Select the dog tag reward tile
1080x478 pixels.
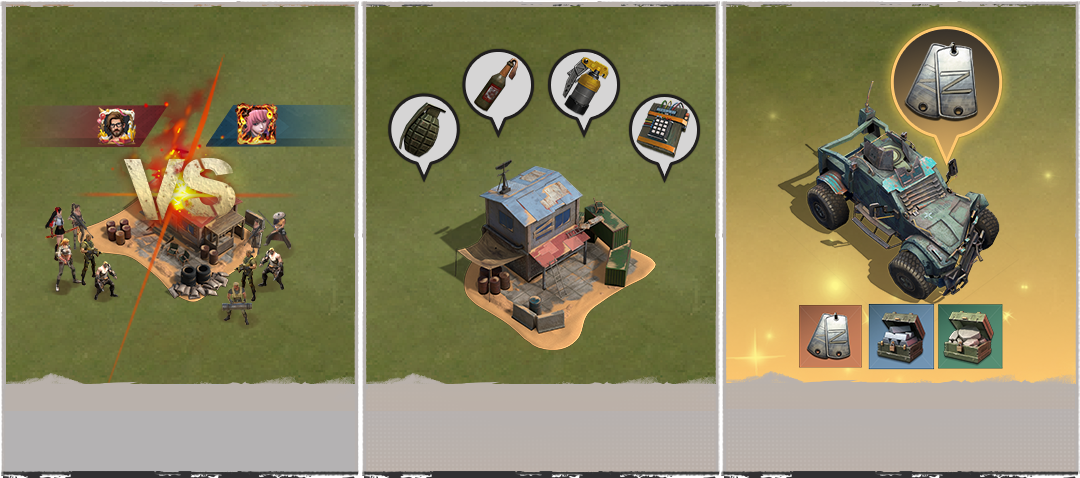point(830,336)
